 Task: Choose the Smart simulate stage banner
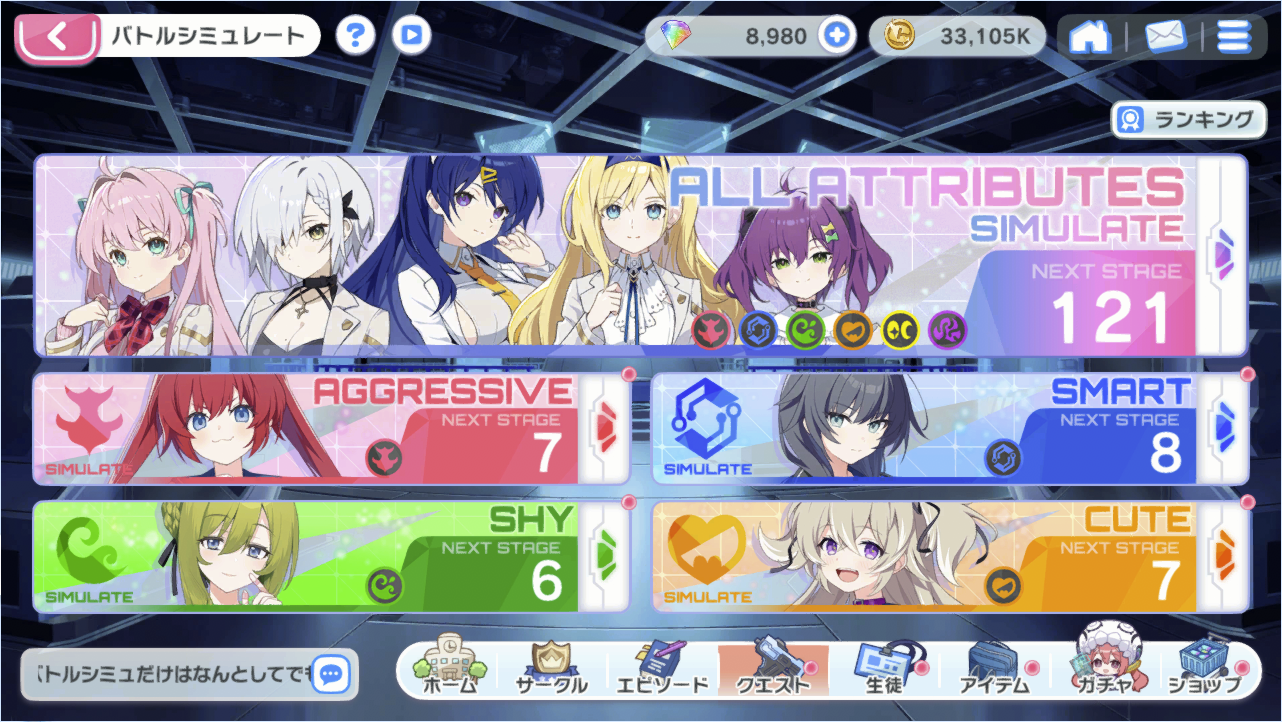click(950, 428)
